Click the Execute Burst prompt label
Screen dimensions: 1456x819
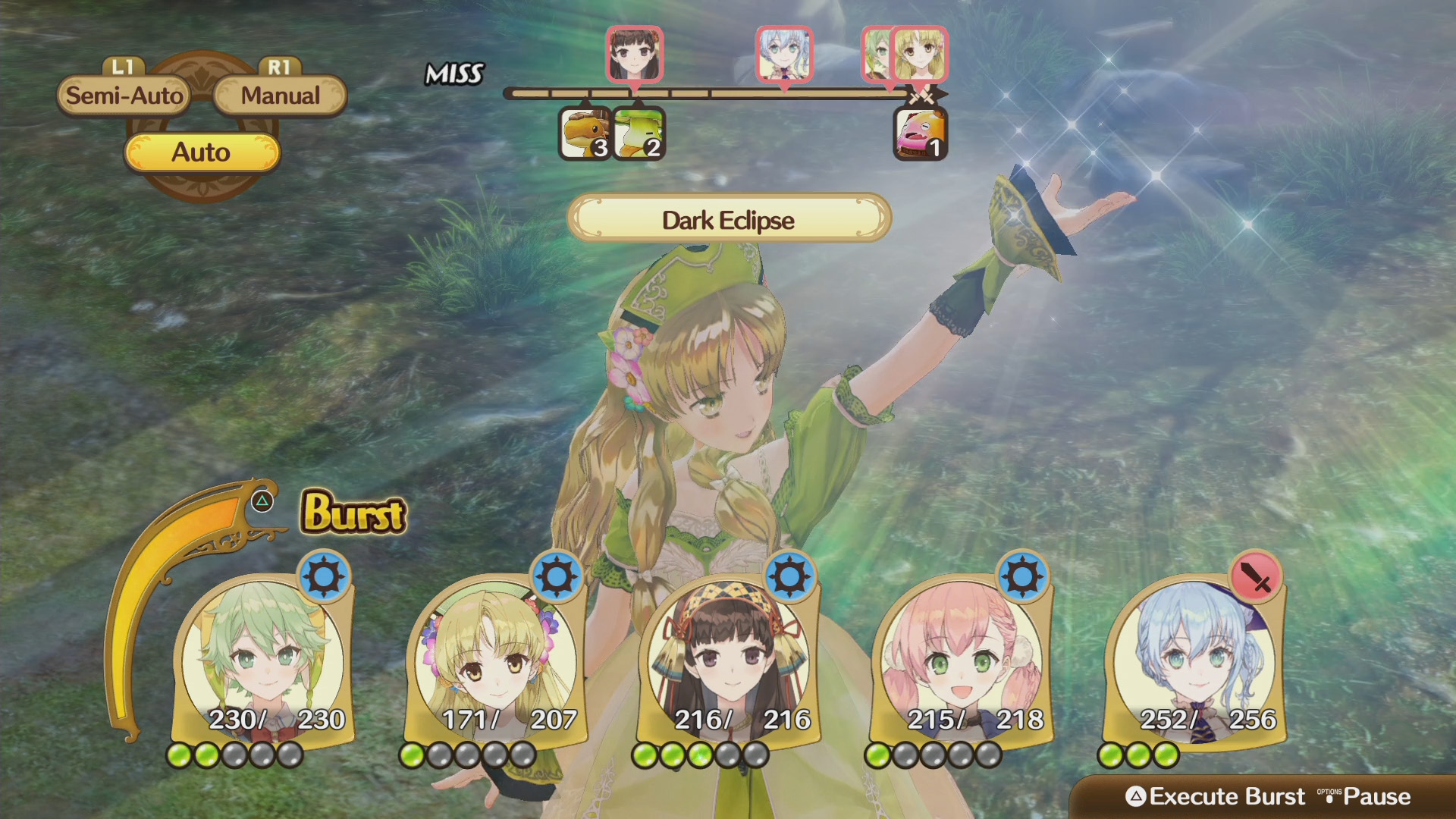tap(1226, 796)
